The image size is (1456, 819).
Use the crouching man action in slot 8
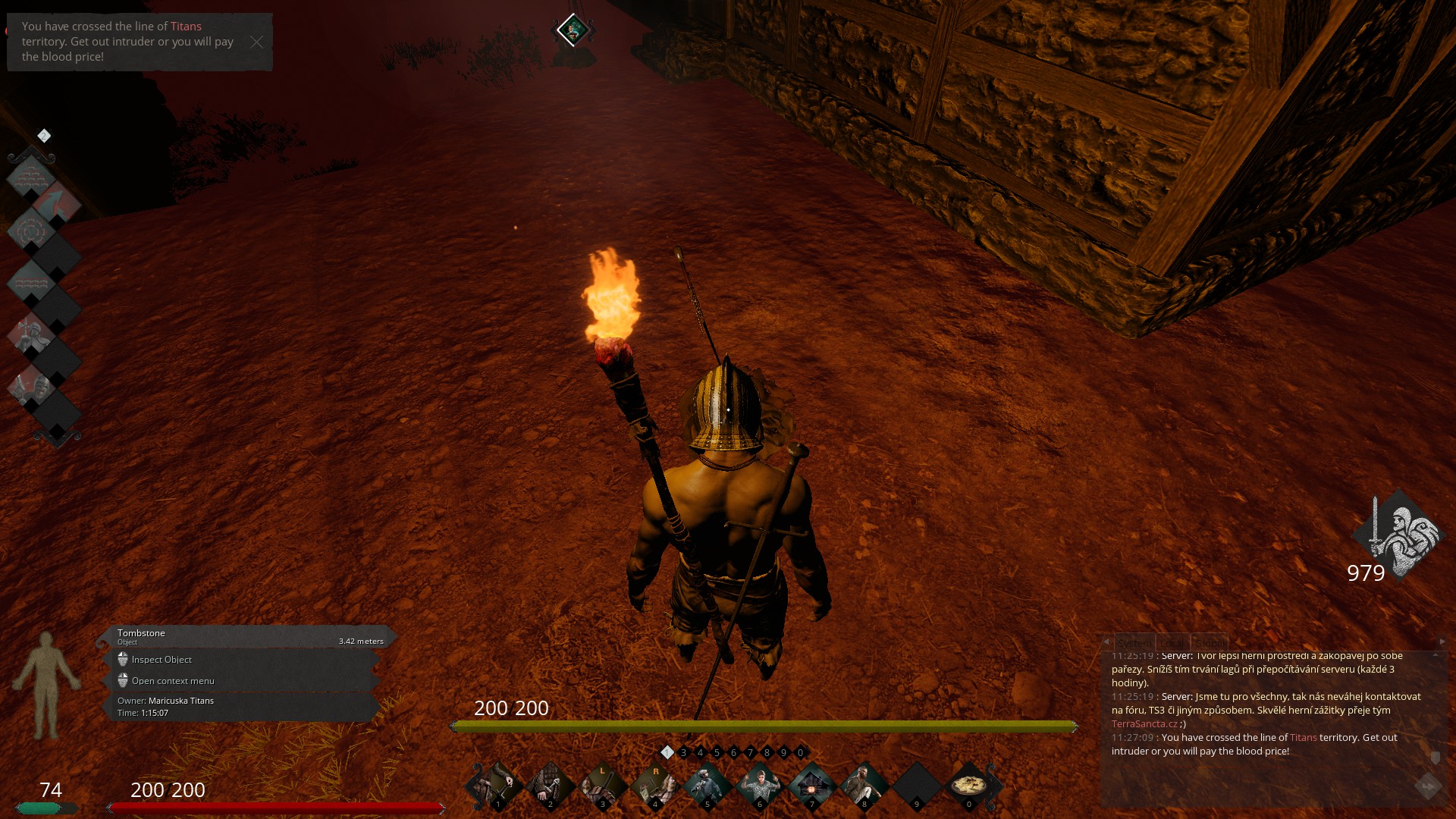864,786
